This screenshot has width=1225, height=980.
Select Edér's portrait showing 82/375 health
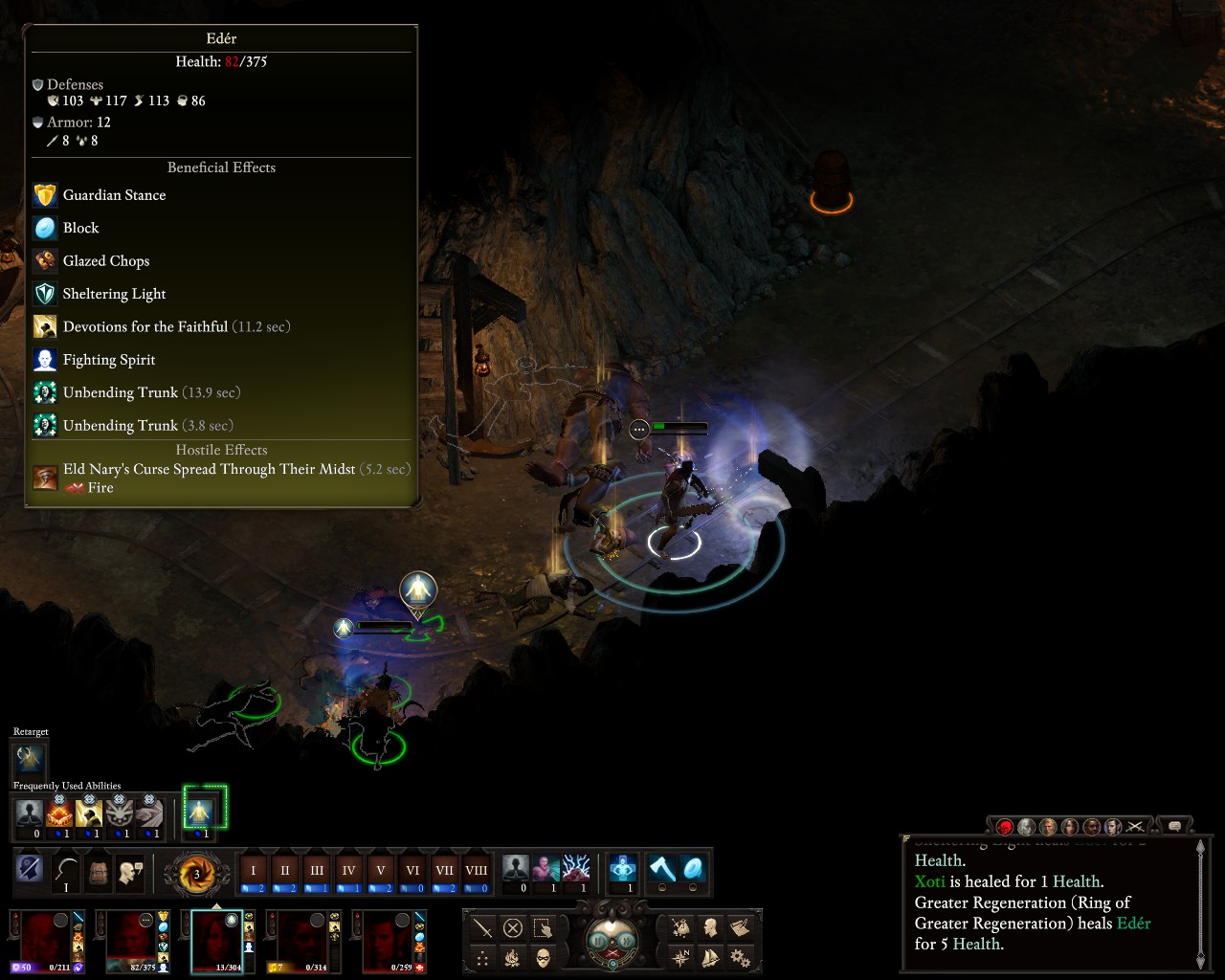point(132,941)
